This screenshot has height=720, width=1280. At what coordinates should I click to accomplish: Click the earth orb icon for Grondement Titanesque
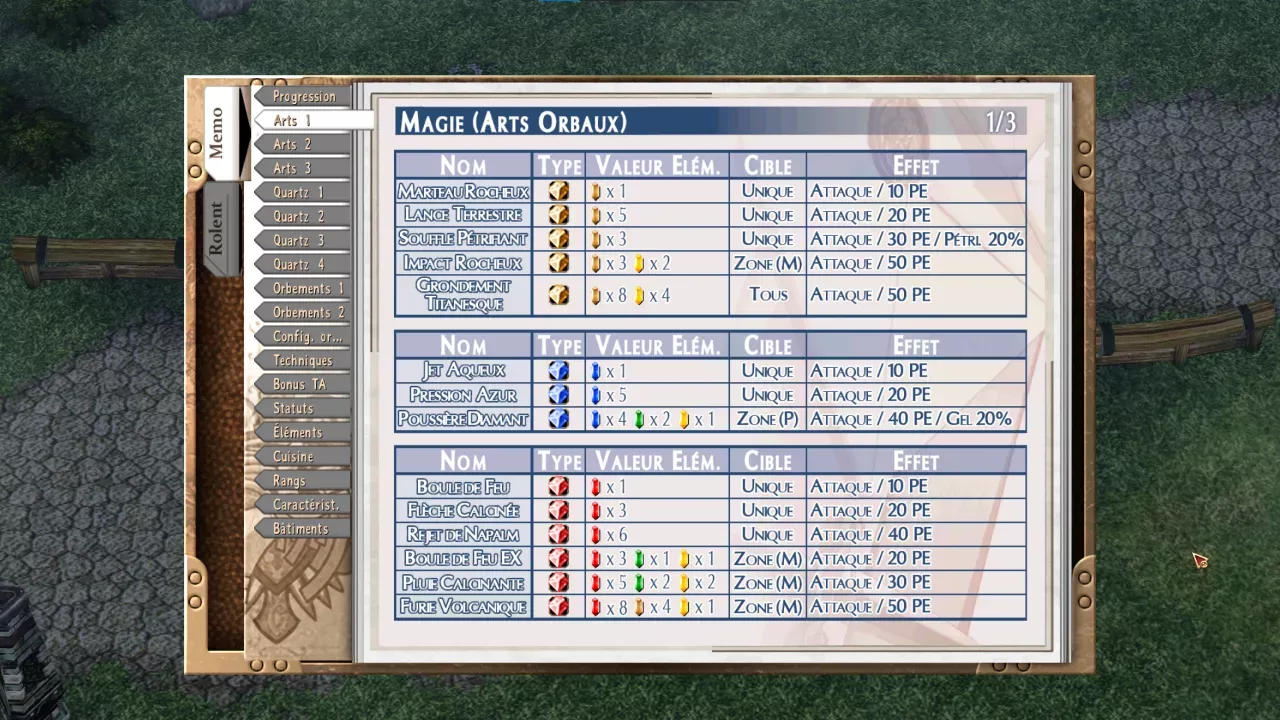click(558, 295)
